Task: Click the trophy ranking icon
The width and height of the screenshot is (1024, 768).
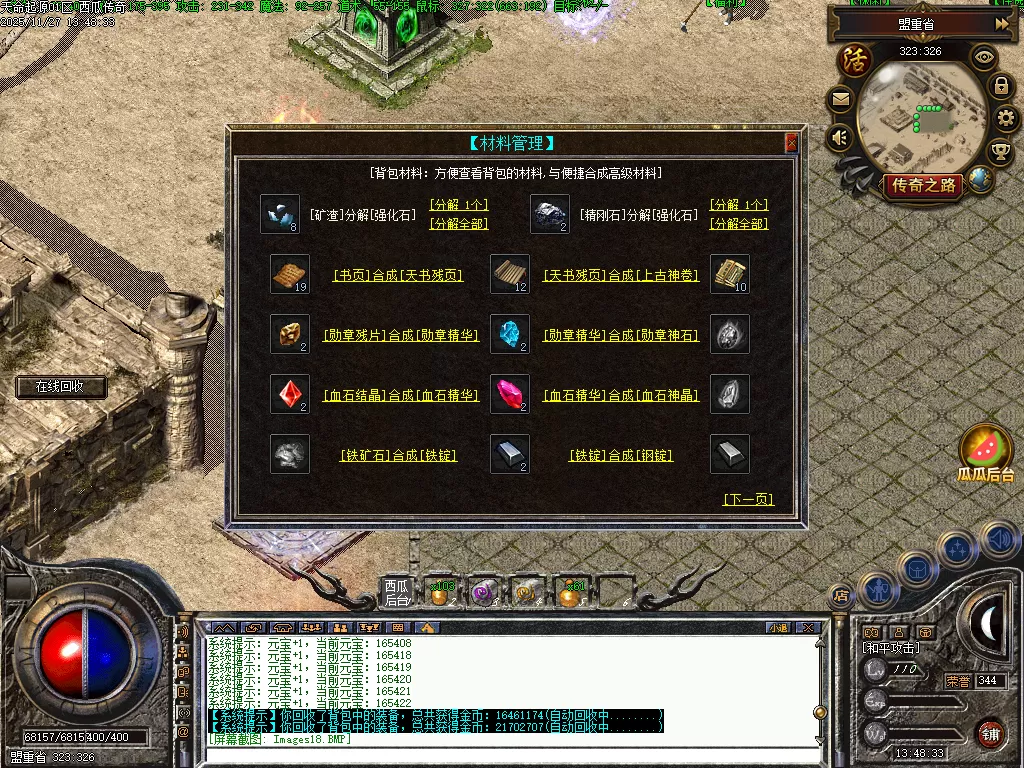Action: point(999,151)
